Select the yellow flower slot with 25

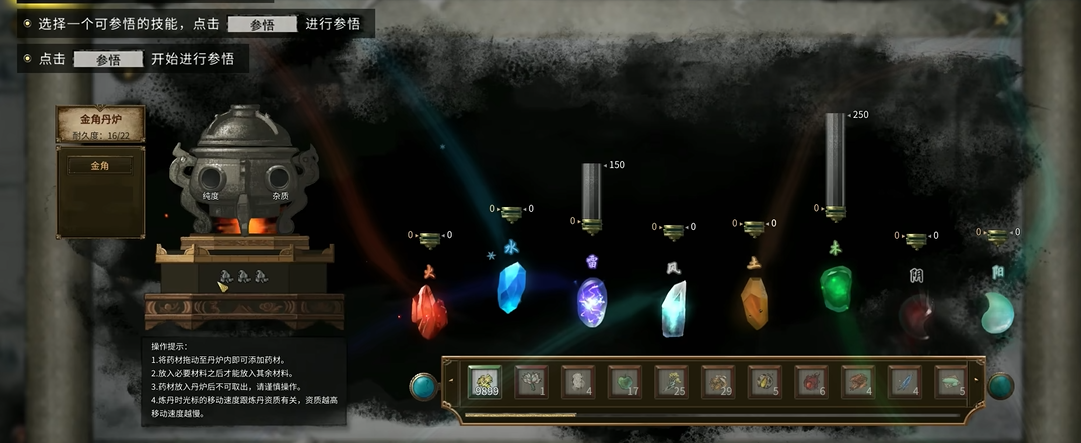tap(672, 382)
